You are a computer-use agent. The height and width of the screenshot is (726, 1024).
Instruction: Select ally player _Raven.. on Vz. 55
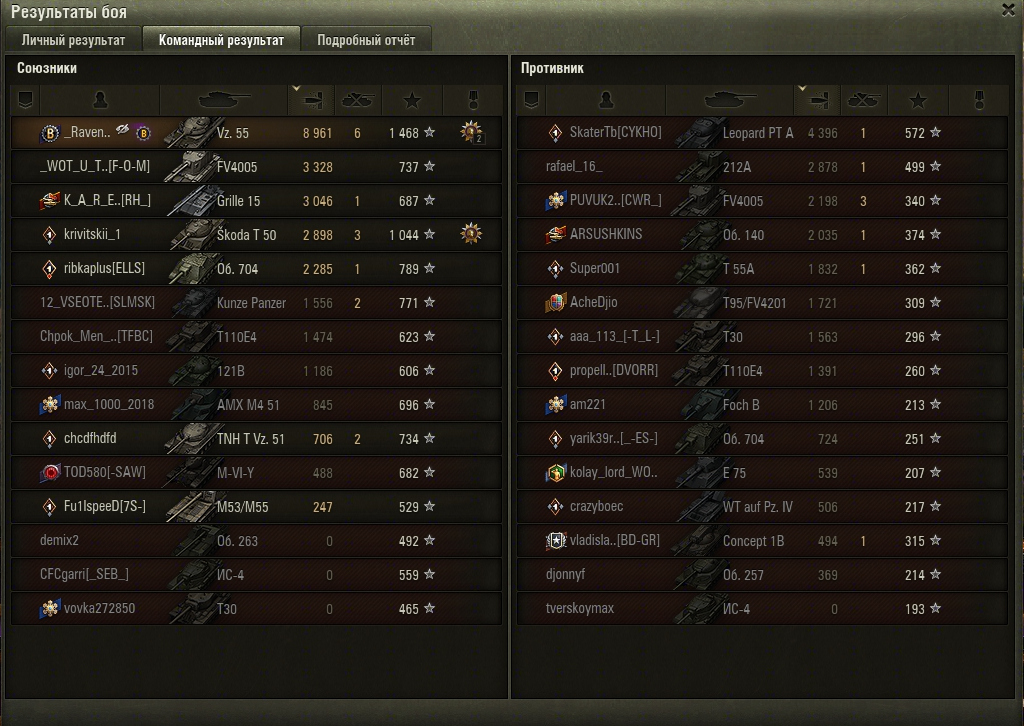point(256,133)
